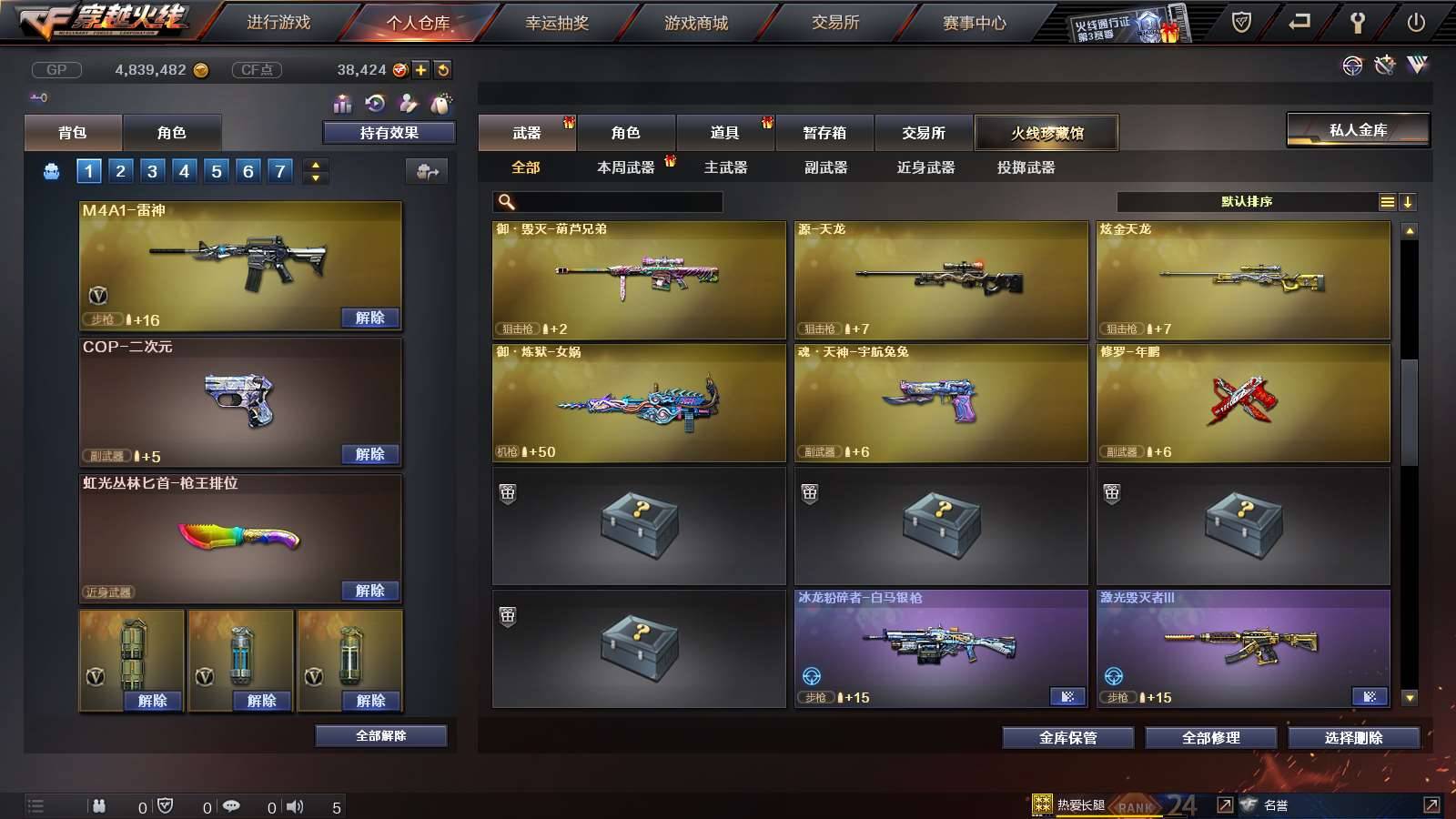Click the history restore icon in the left toolbar
The image size is (1456, 819).
(x=374, y=102)
